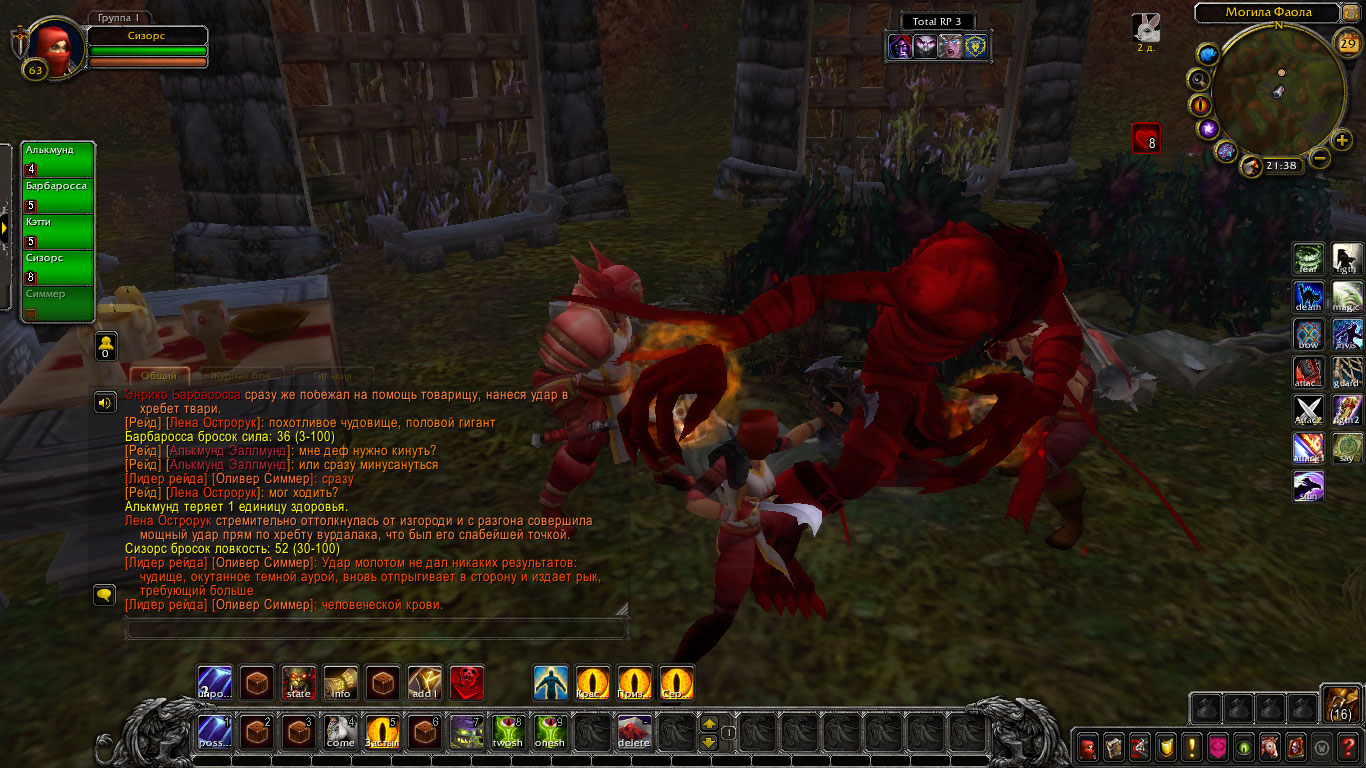This screenshot has height=768, width=1366.
Task: Use the 'come' macro in slot 4
Action: click(x=341, y=733)
